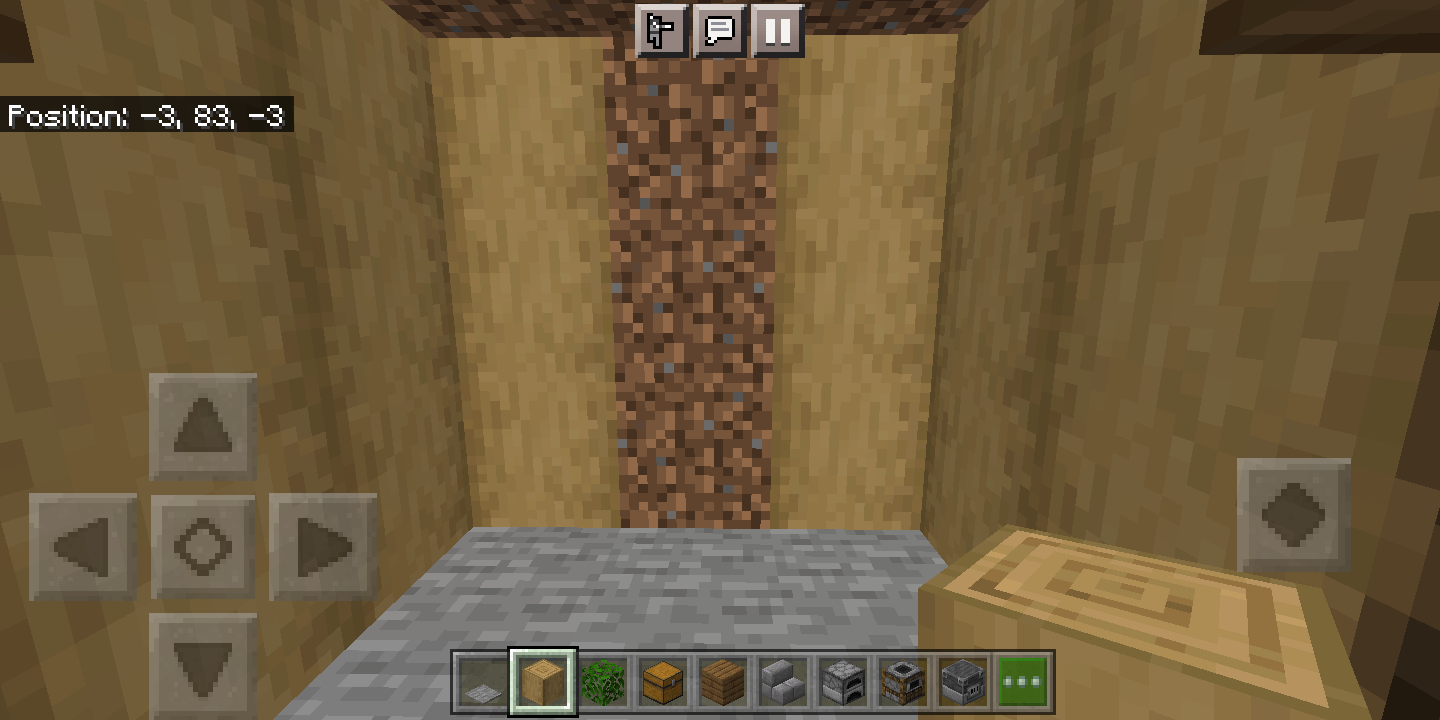
Task: Tap the emote/character action icon
Action: click(661, 31)
